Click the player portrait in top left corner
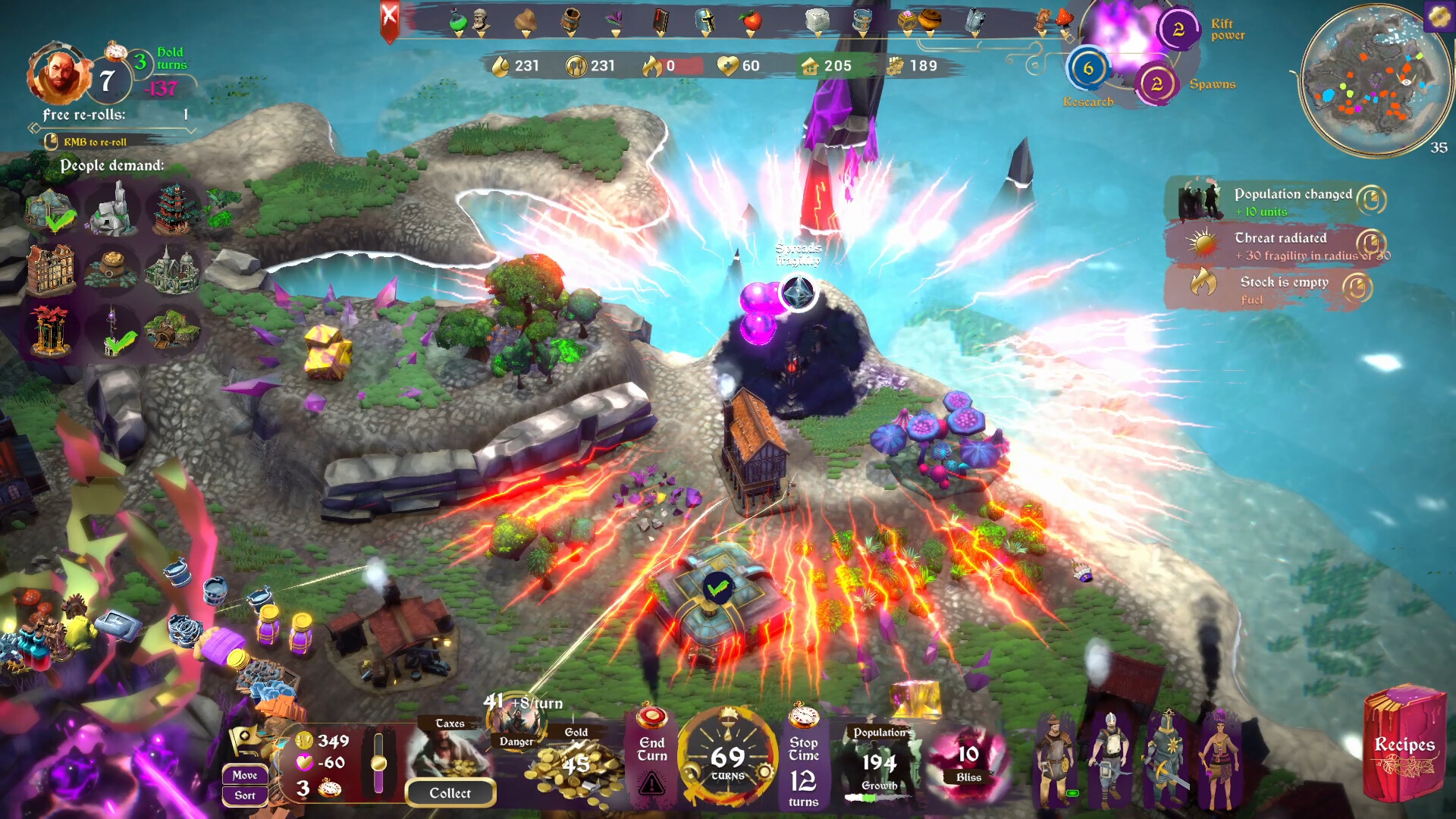 [x=59, y=76]
